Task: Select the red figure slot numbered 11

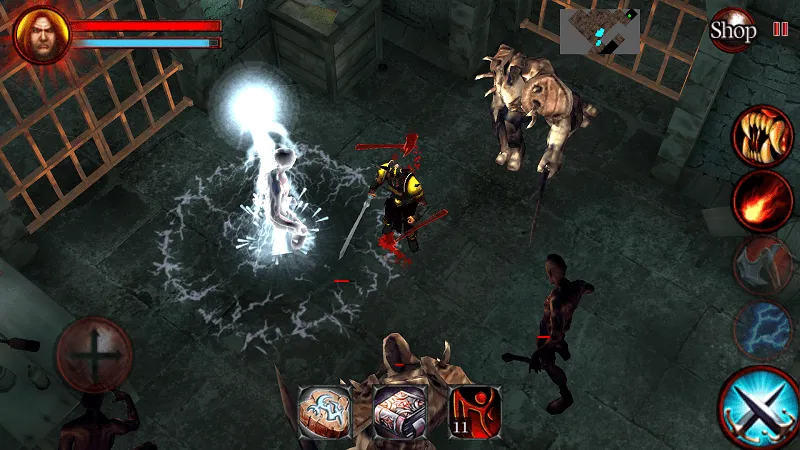Action: point(475,411)
